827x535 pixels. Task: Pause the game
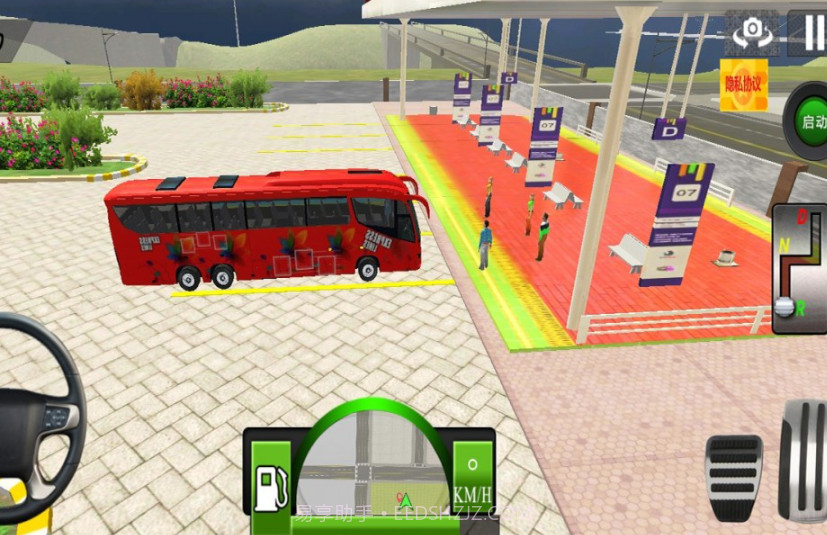810,33
